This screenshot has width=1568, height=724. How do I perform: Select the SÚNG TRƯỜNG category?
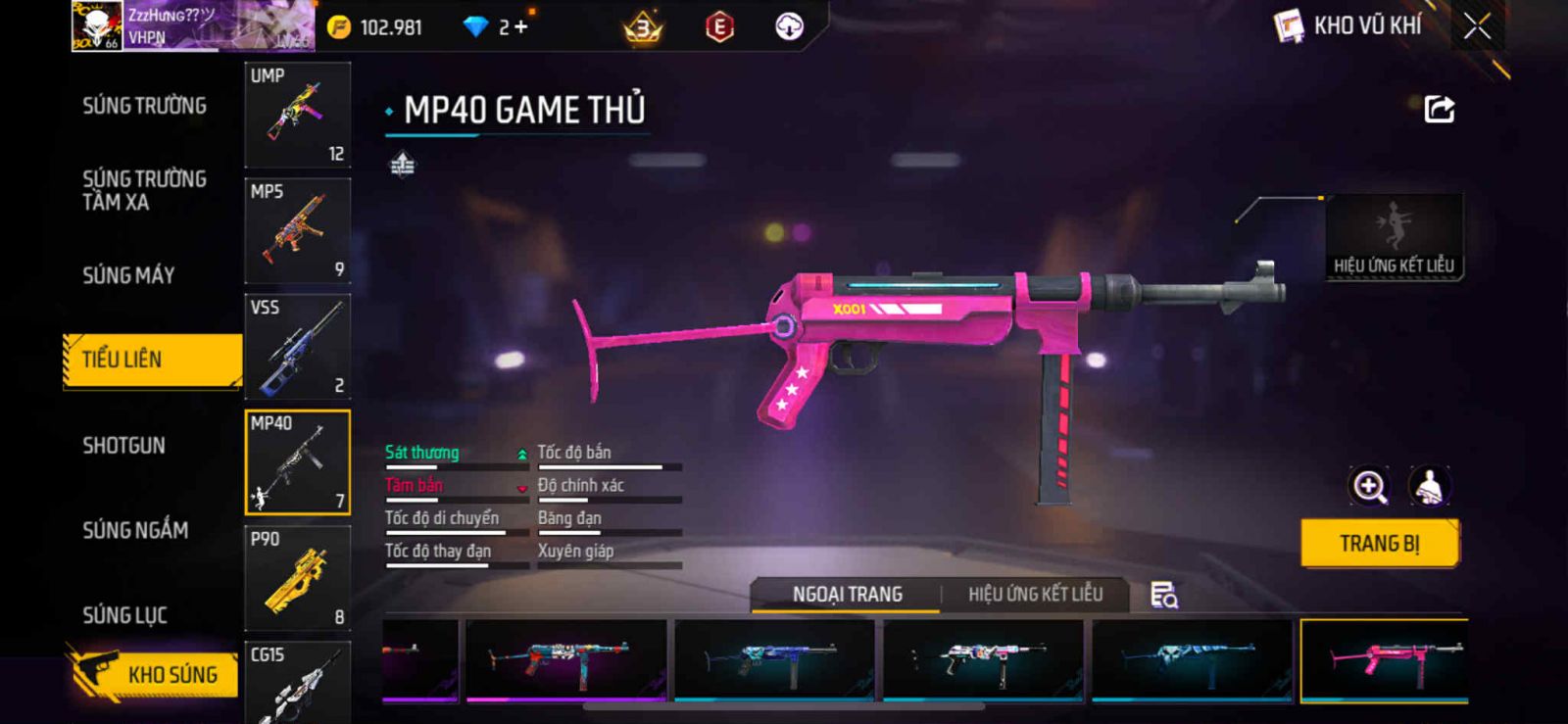coord(144,106)
